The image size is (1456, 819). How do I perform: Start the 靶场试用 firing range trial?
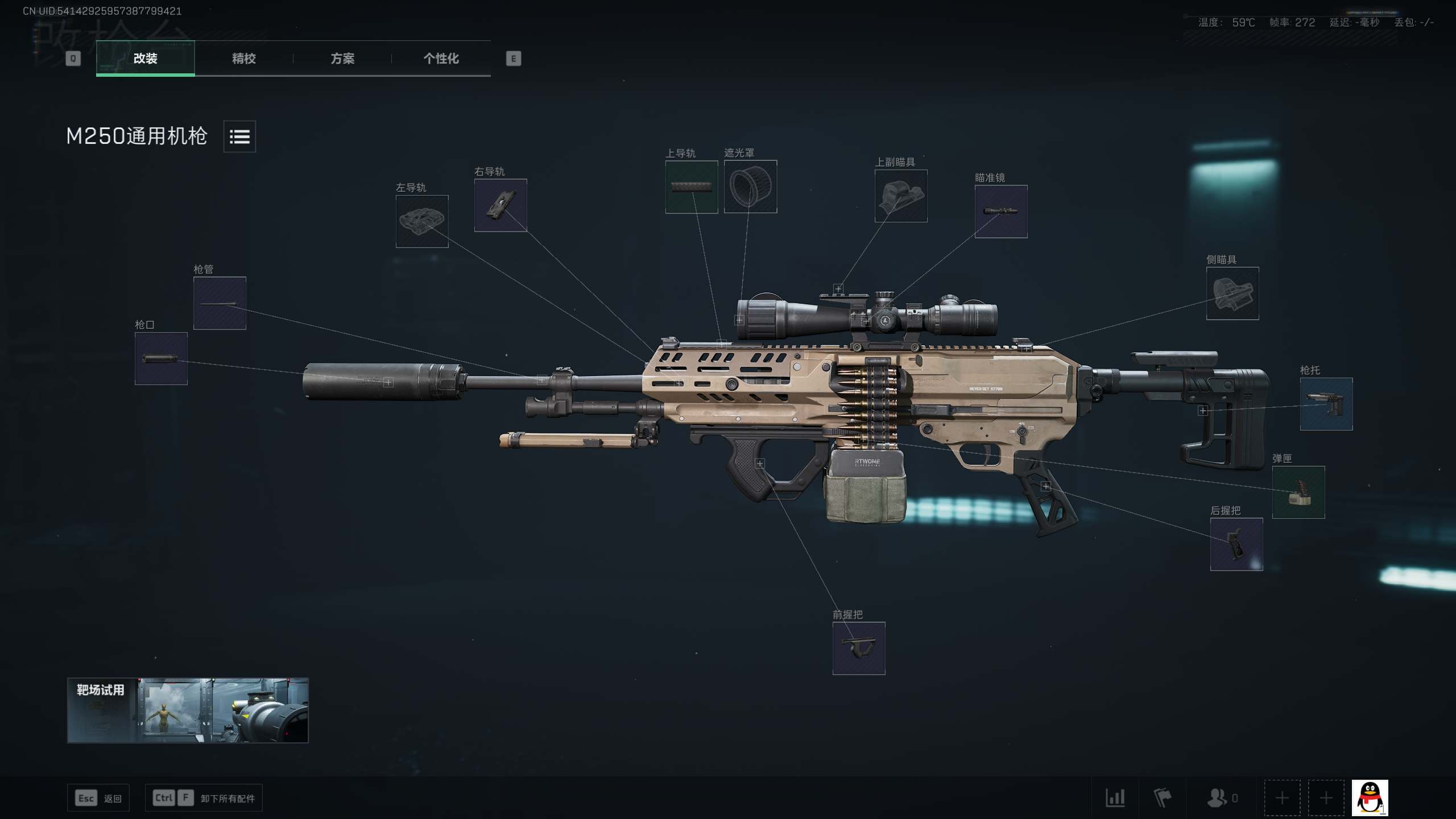pos(188,710)
